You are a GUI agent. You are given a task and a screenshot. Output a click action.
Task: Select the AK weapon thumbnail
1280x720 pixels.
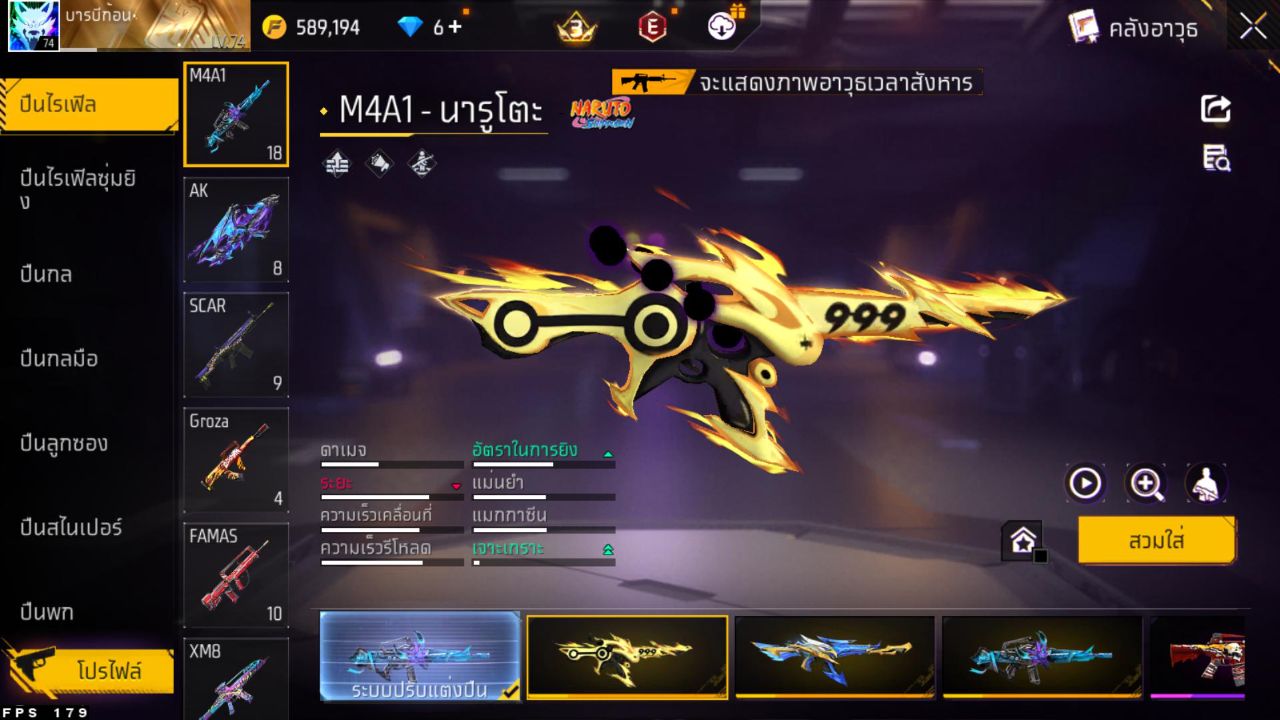tap(235, 228)
